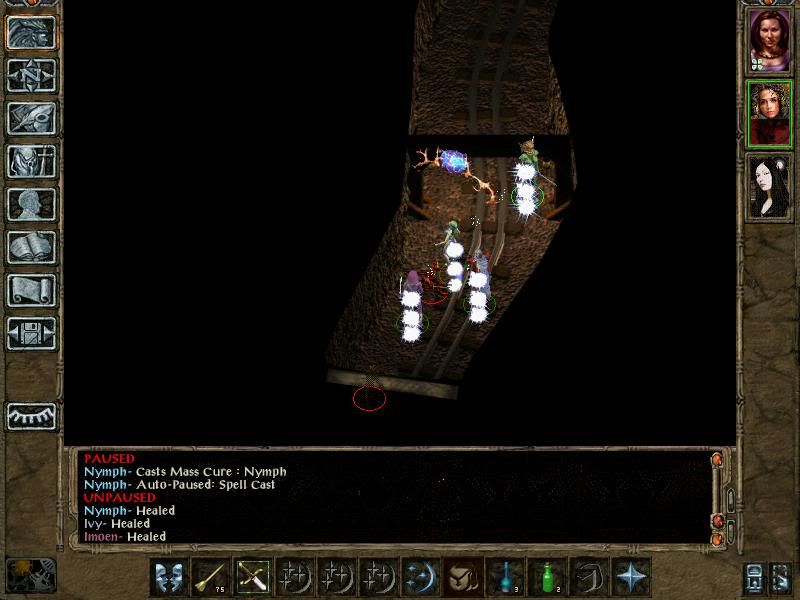Open the area map with compass icon
800x600 pixels.
coord(31,76)
